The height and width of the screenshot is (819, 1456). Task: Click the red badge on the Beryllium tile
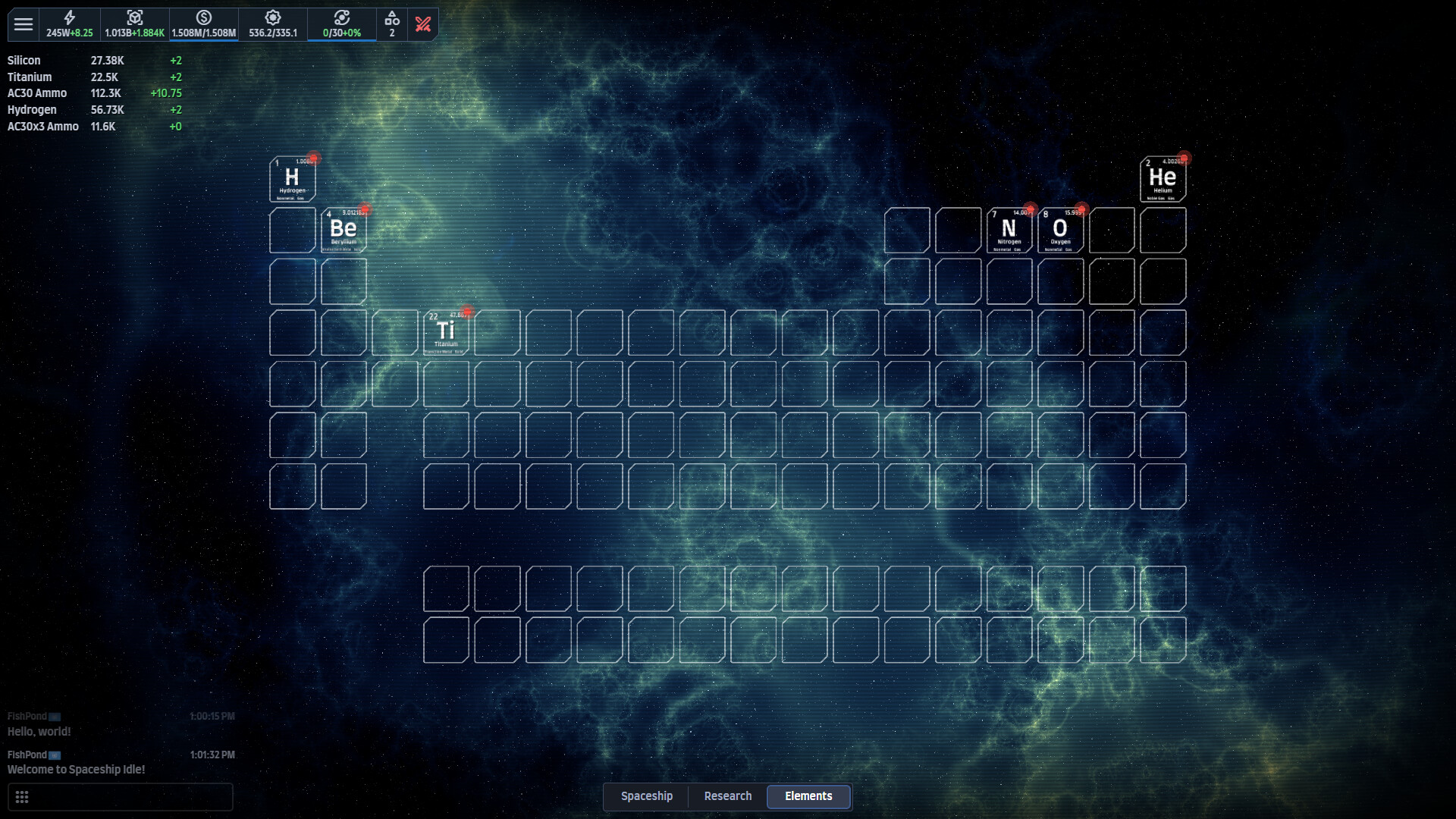point(365,209)
